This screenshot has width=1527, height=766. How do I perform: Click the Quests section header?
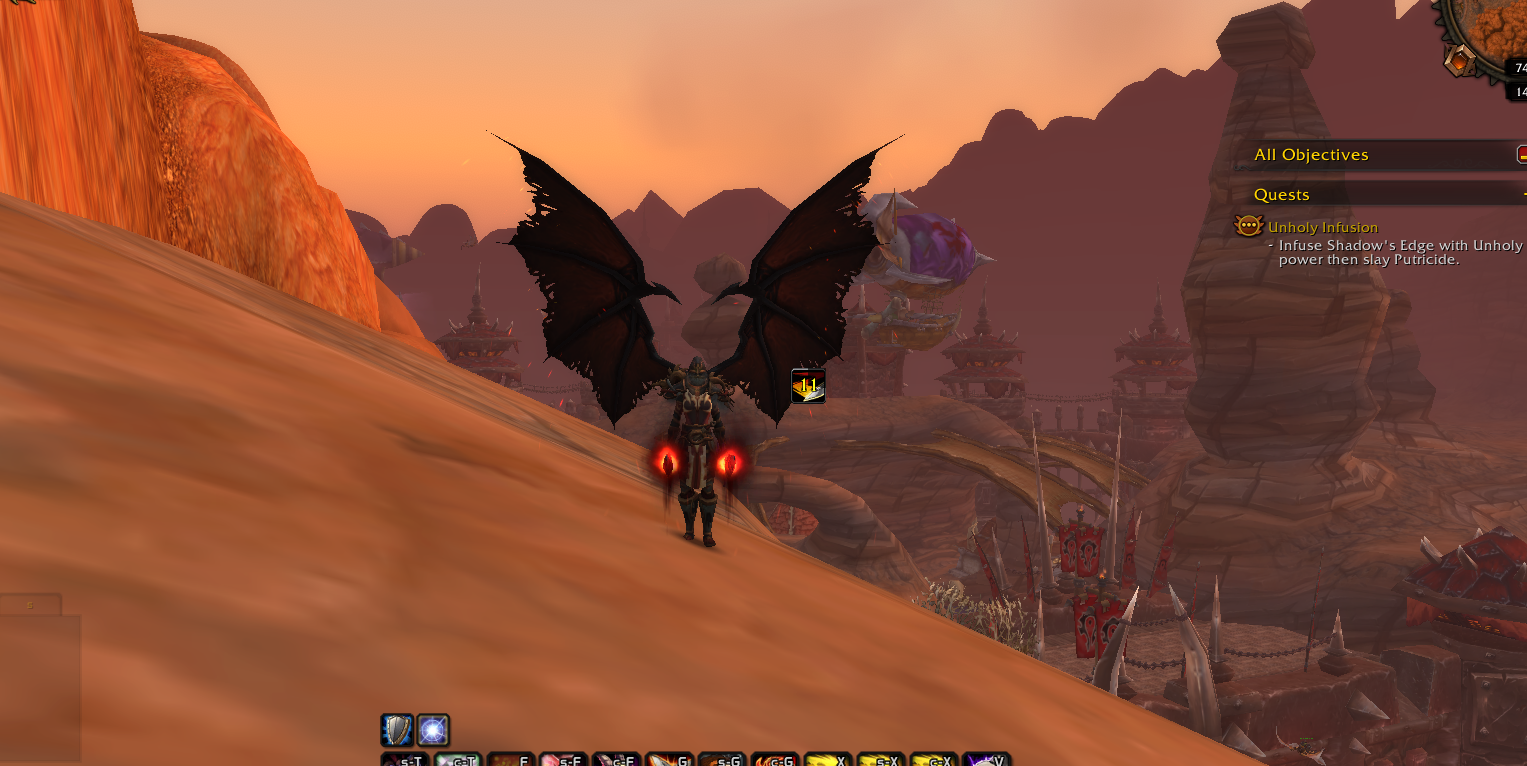[x=1282, y=195]
